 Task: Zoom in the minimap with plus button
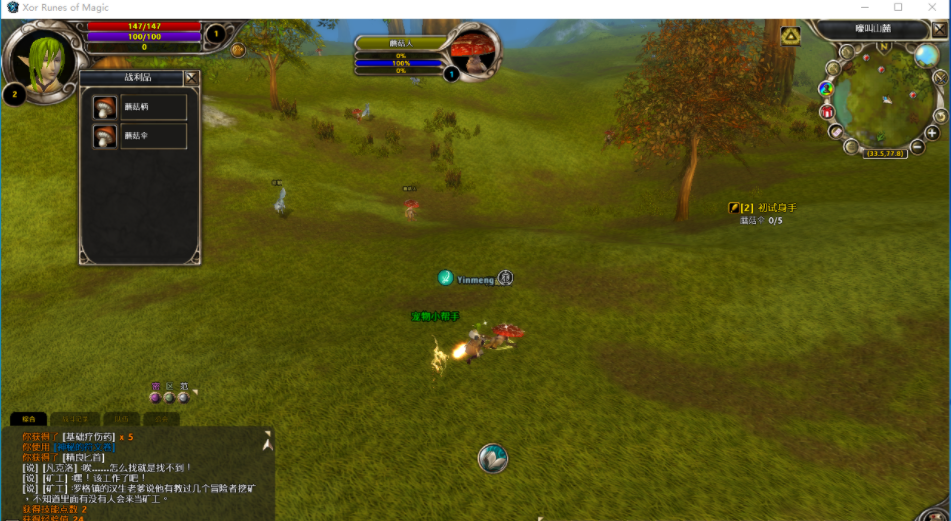point(932,132)
